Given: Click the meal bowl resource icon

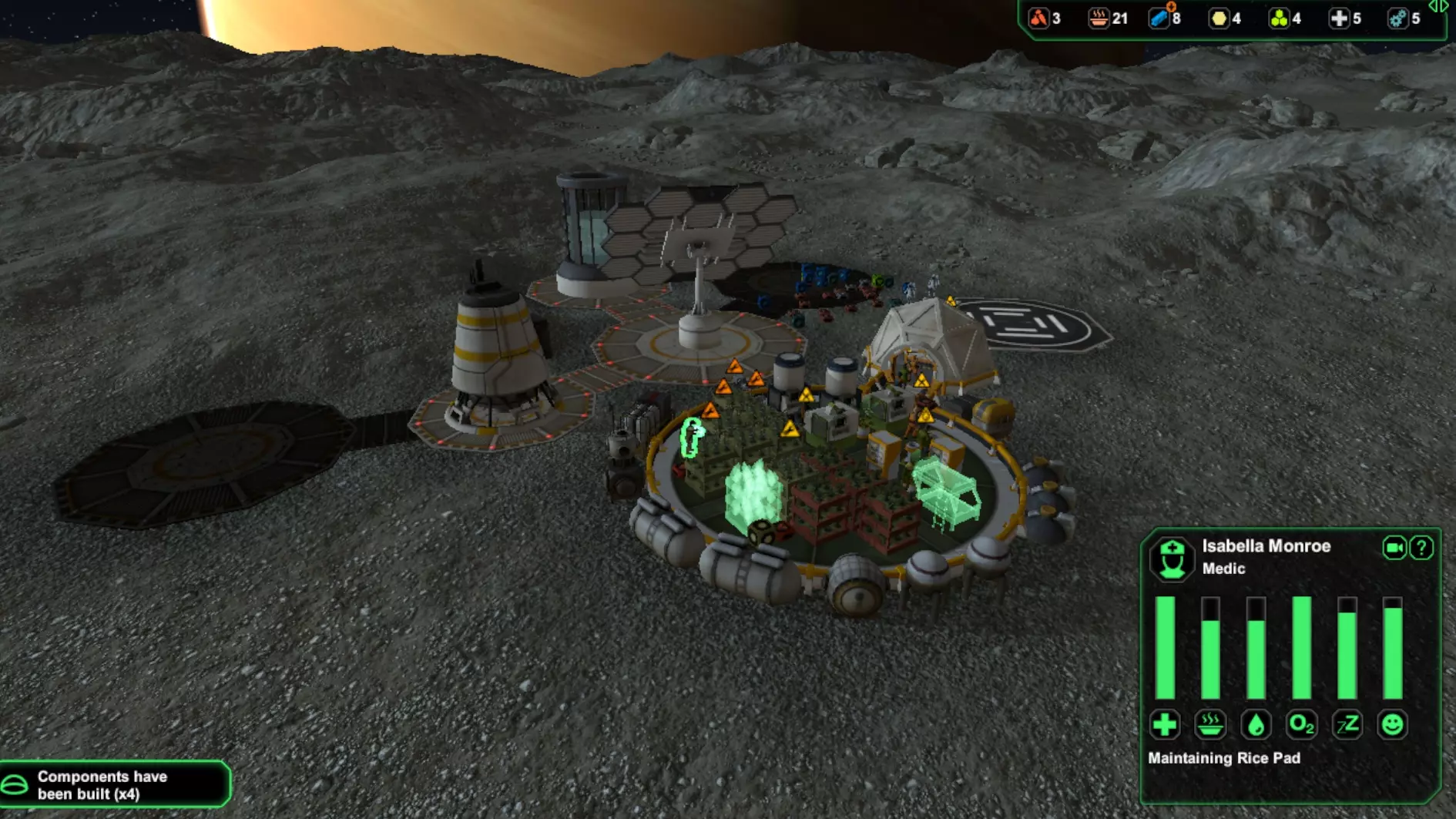Looking at the screenshot, I should pyautogui.click(x=1099, y=18).
